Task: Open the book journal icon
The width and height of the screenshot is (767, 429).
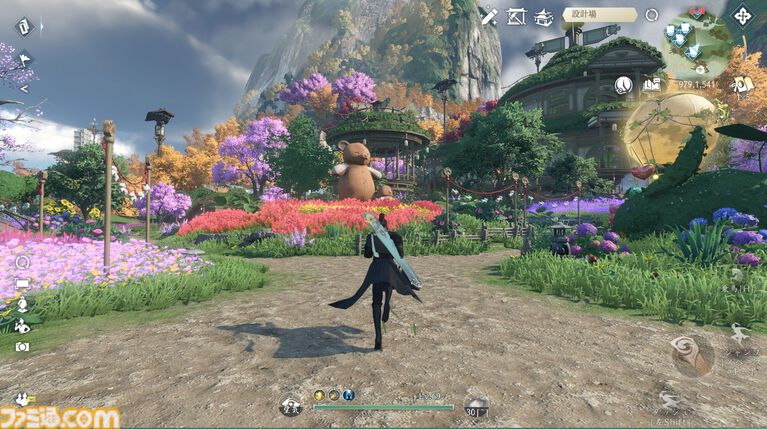Action: (652, 85)
